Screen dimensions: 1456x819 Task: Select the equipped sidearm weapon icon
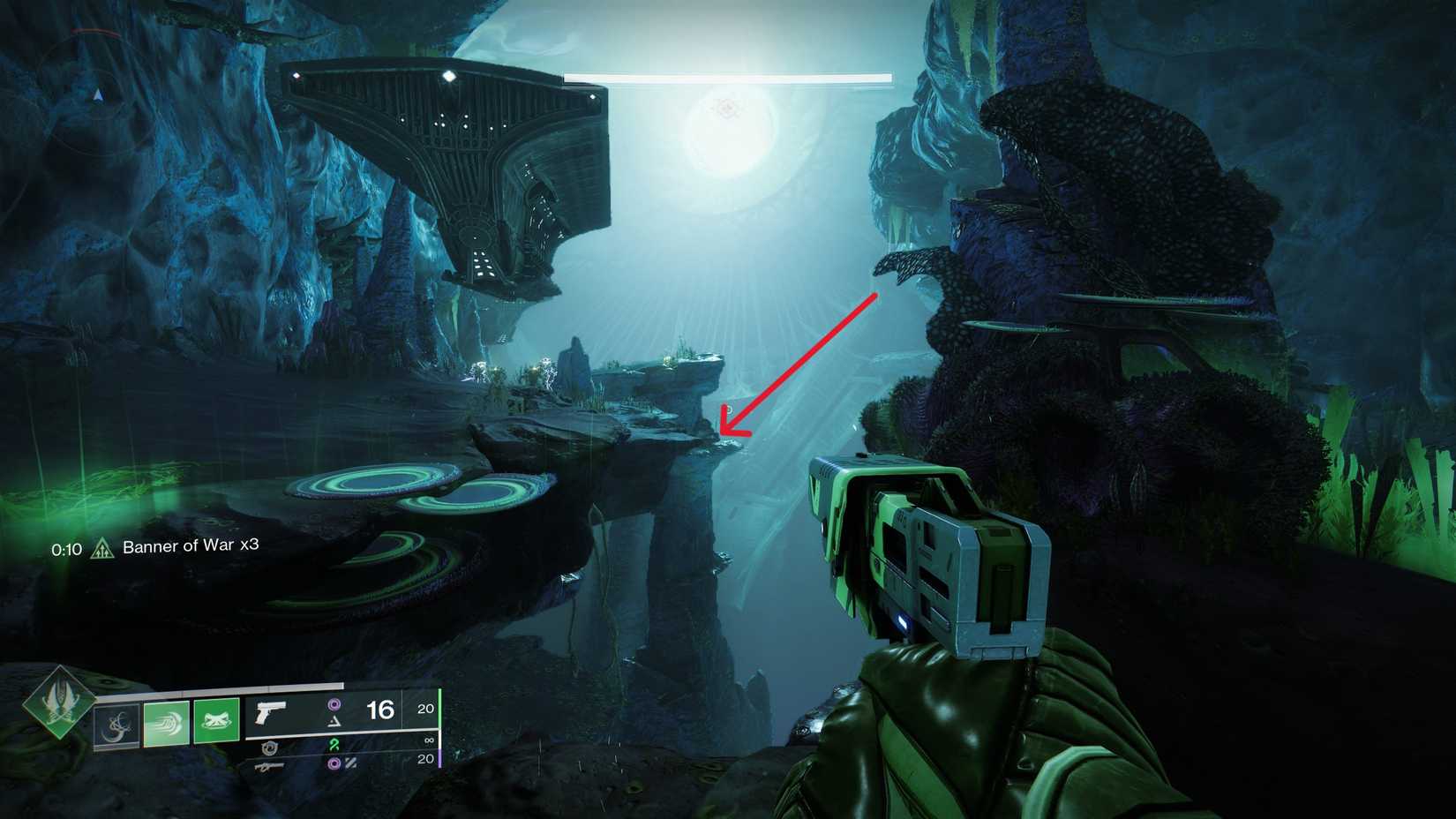click(270, 711)
